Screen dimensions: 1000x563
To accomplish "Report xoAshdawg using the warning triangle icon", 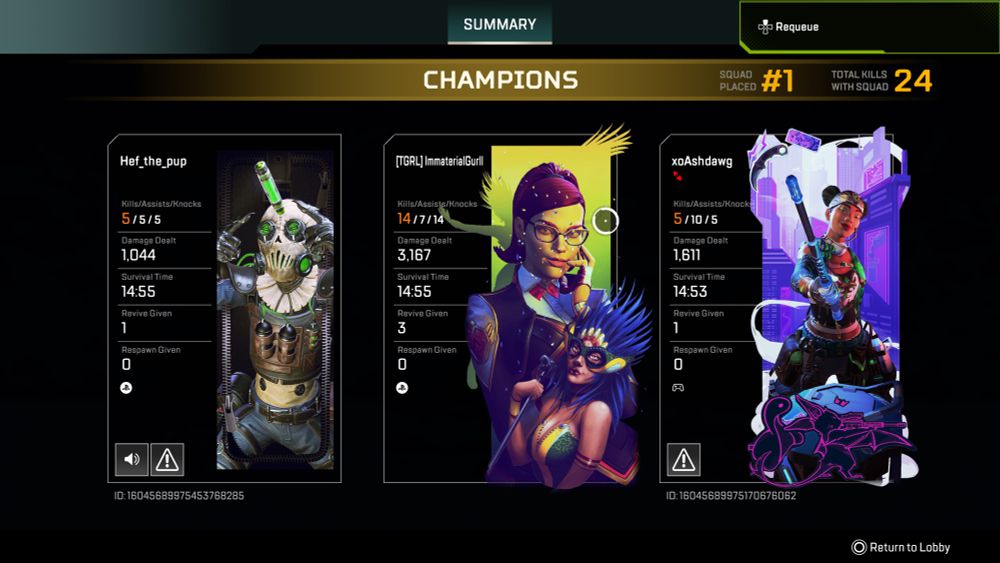I will tap(683, 459).
